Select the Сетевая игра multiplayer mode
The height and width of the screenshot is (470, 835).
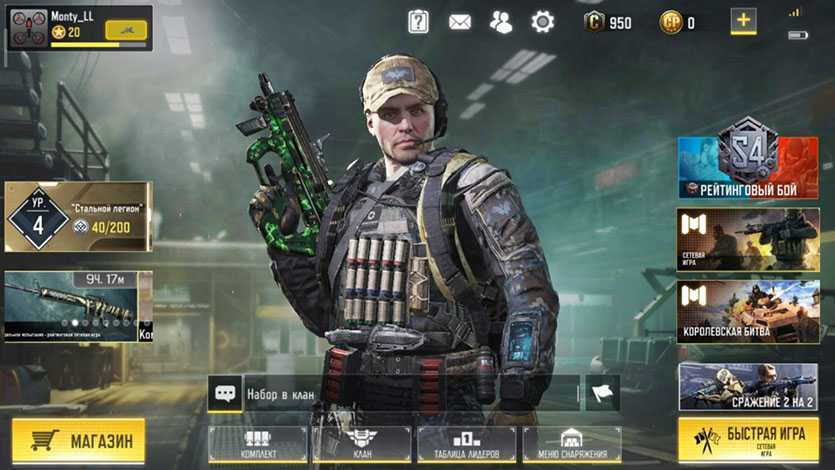point(748,240)
